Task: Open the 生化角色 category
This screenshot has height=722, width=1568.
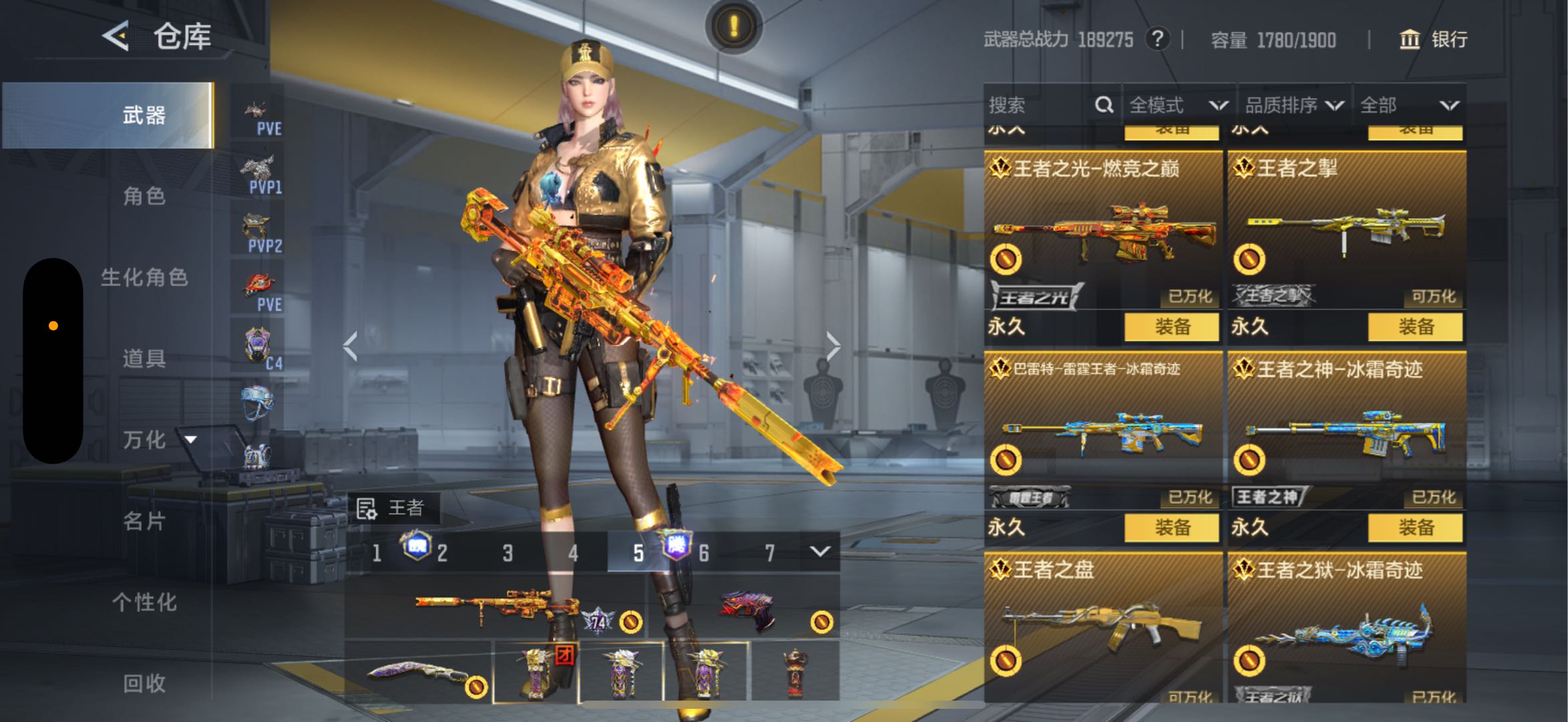Action: (144, 277)
